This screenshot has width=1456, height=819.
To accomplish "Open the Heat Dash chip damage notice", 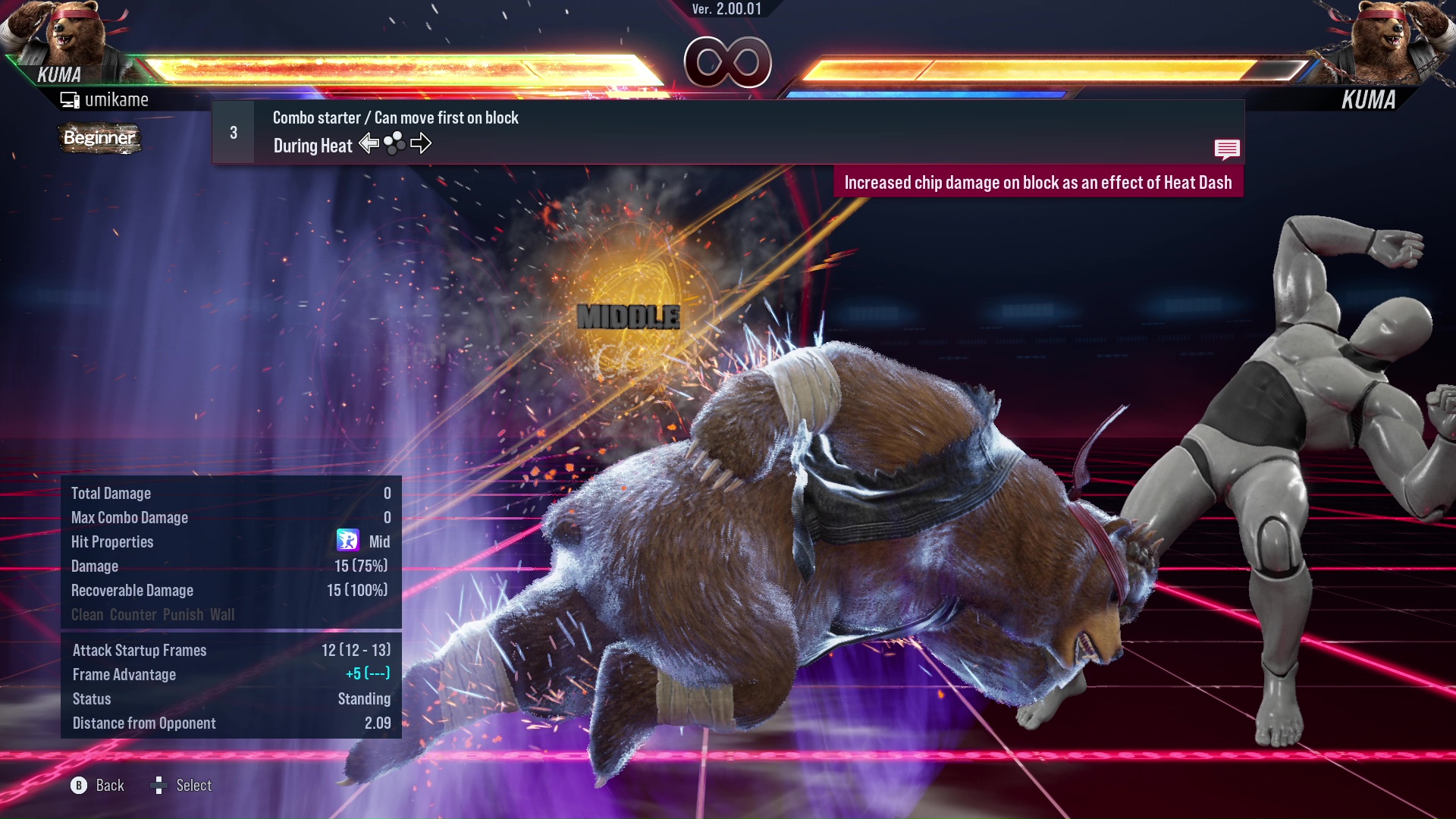I will tap(1039, 182).
